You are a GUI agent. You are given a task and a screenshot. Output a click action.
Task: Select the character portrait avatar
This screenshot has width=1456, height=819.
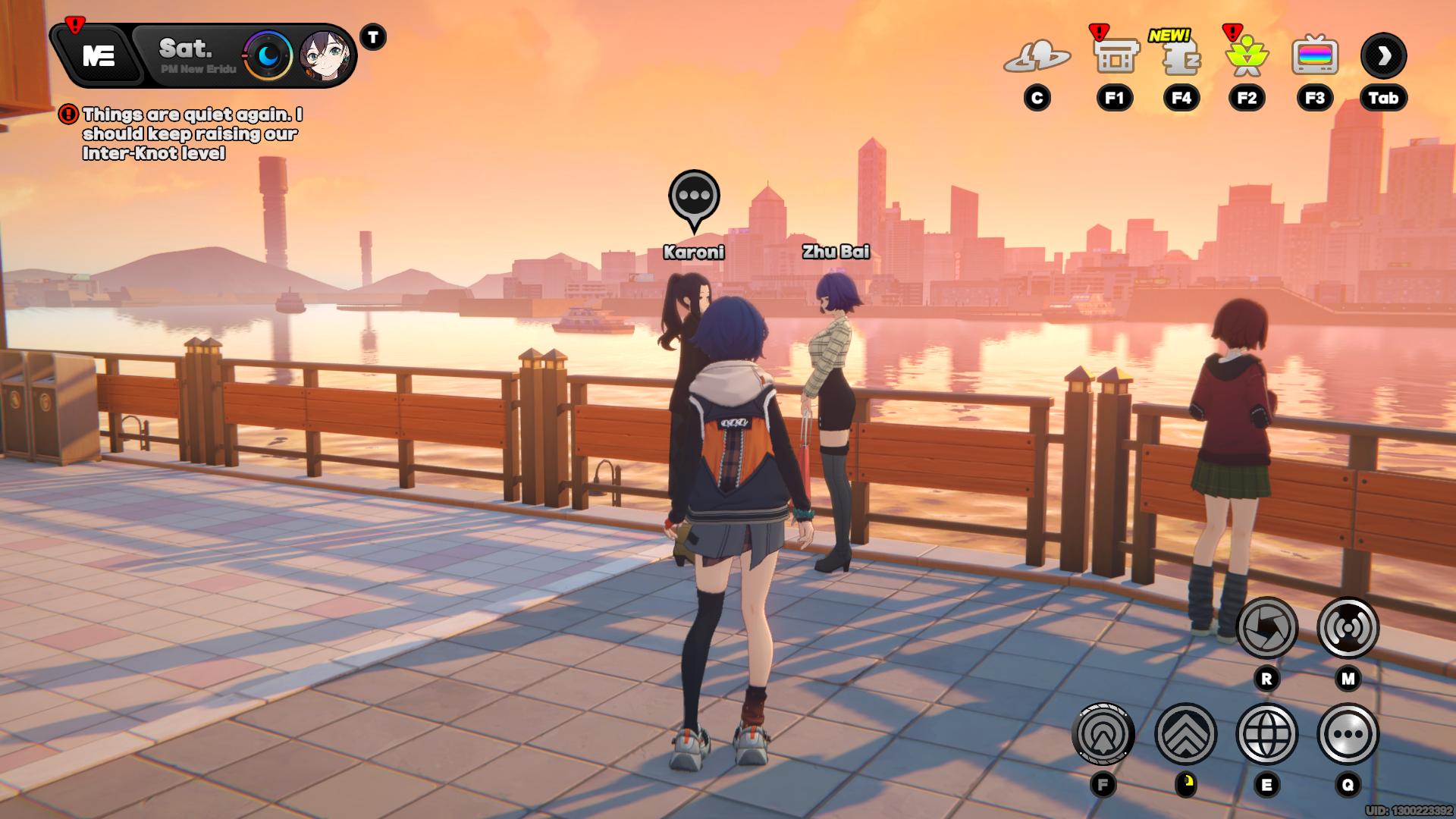tap(325, 55)
